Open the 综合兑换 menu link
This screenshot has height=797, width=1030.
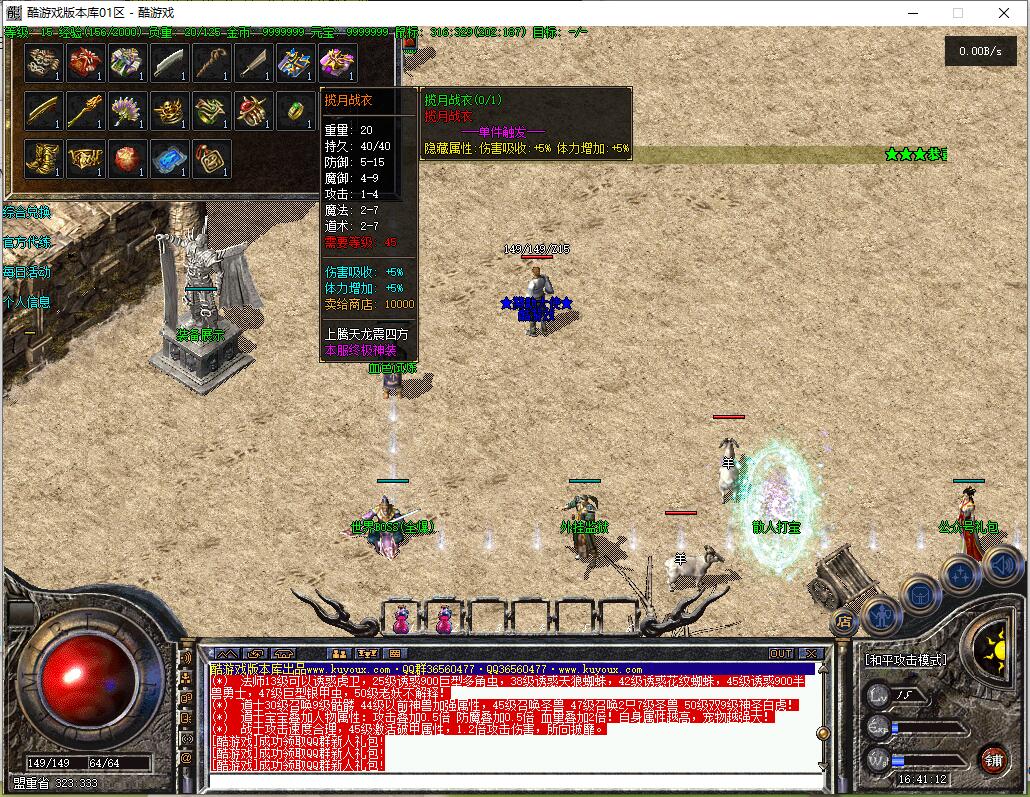coord(27,212)
